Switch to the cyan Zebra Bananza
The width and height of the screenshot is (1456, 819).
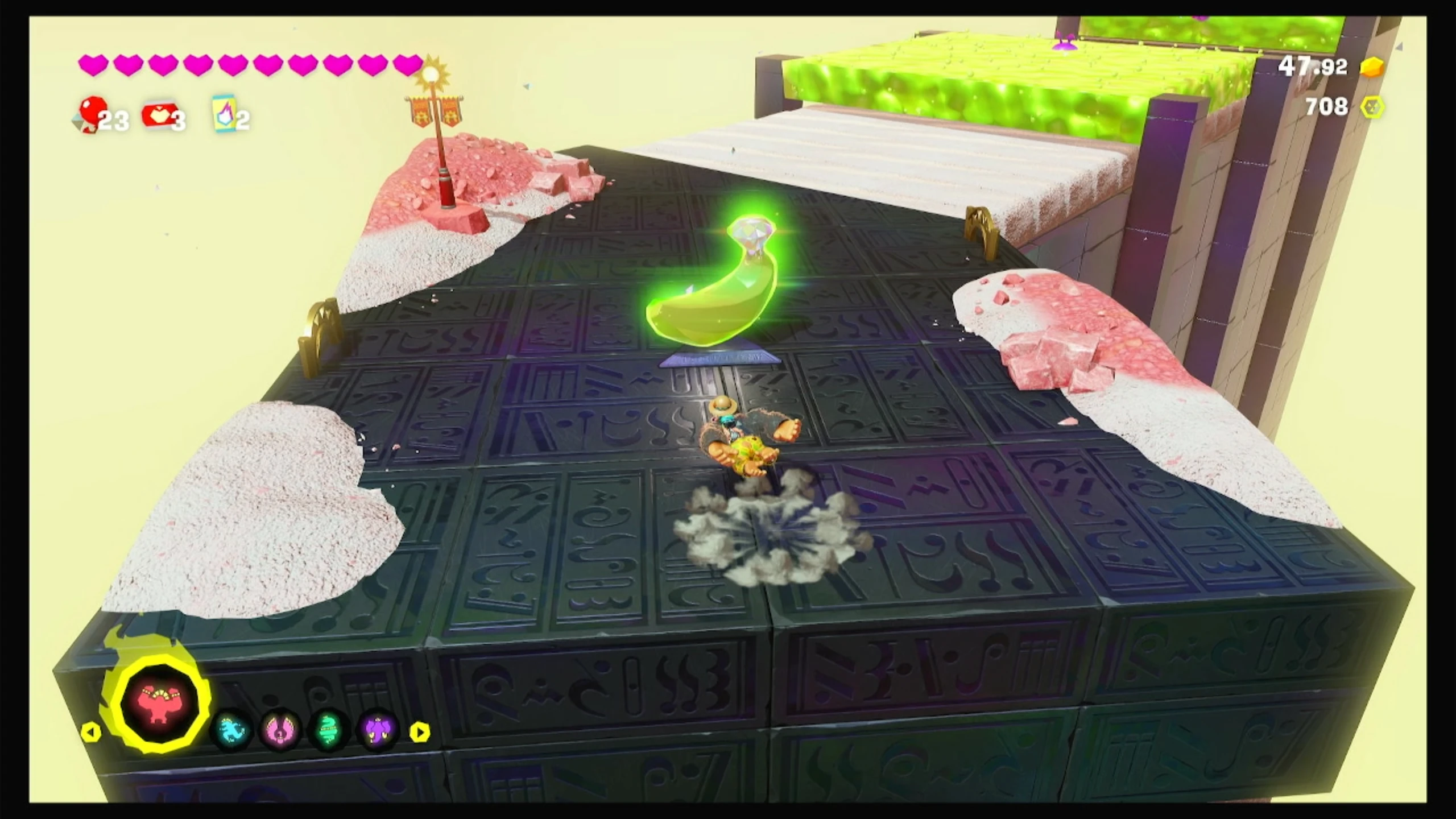click(x=233, y=730)
